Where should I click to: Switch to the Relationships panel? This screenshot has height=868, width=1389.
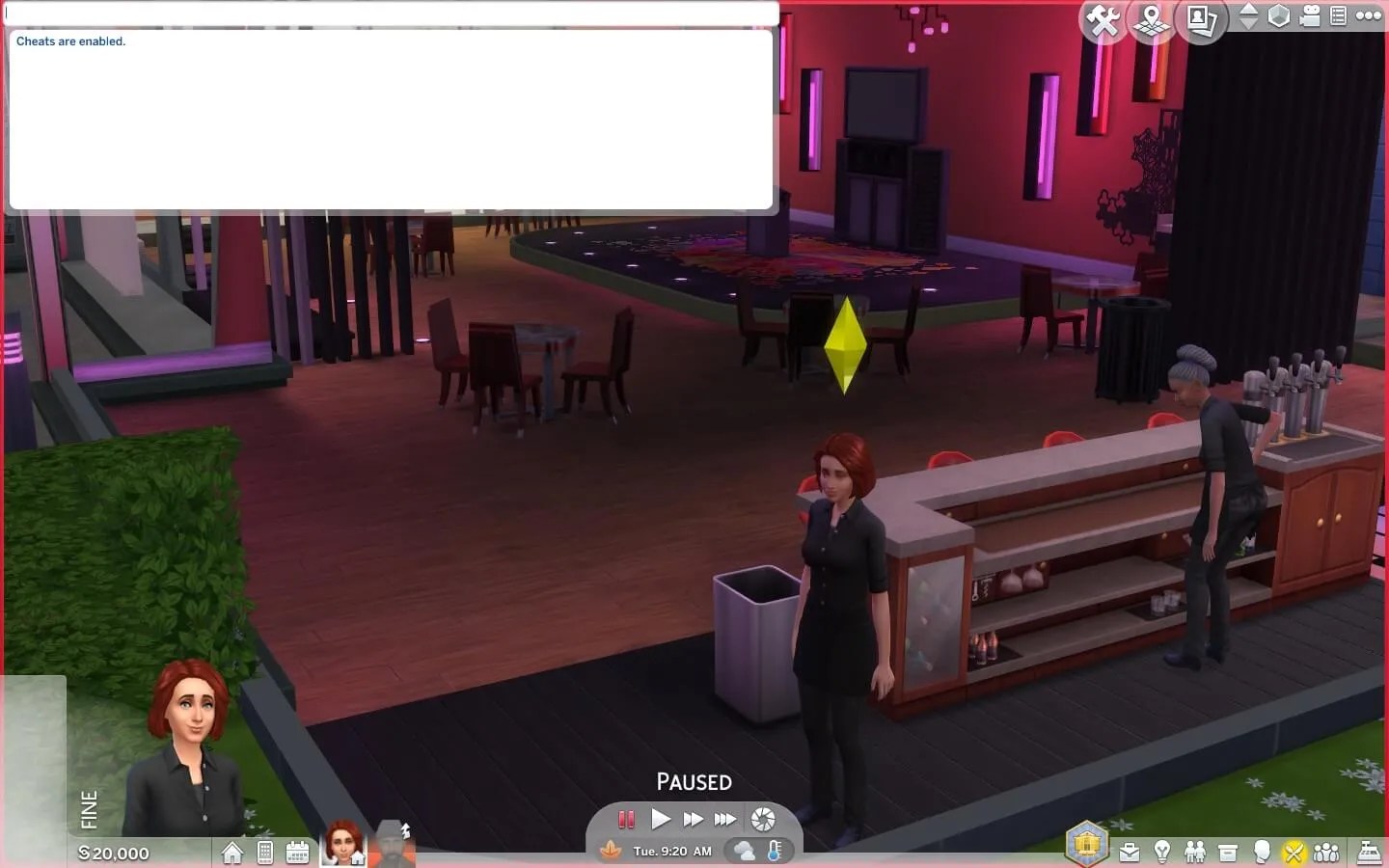1196,853
